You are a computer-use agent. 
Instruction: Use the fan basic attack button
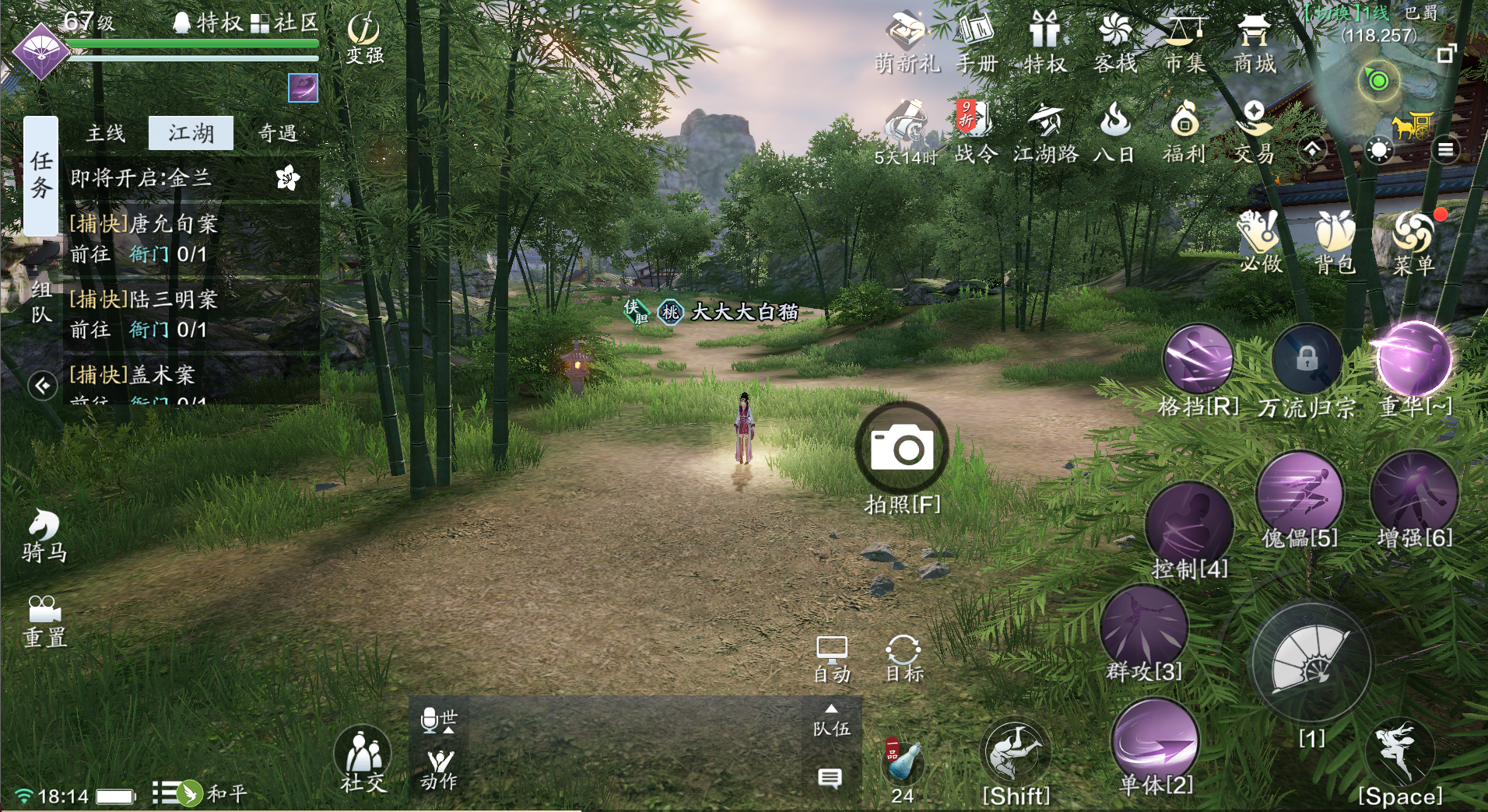point(1311,661)
